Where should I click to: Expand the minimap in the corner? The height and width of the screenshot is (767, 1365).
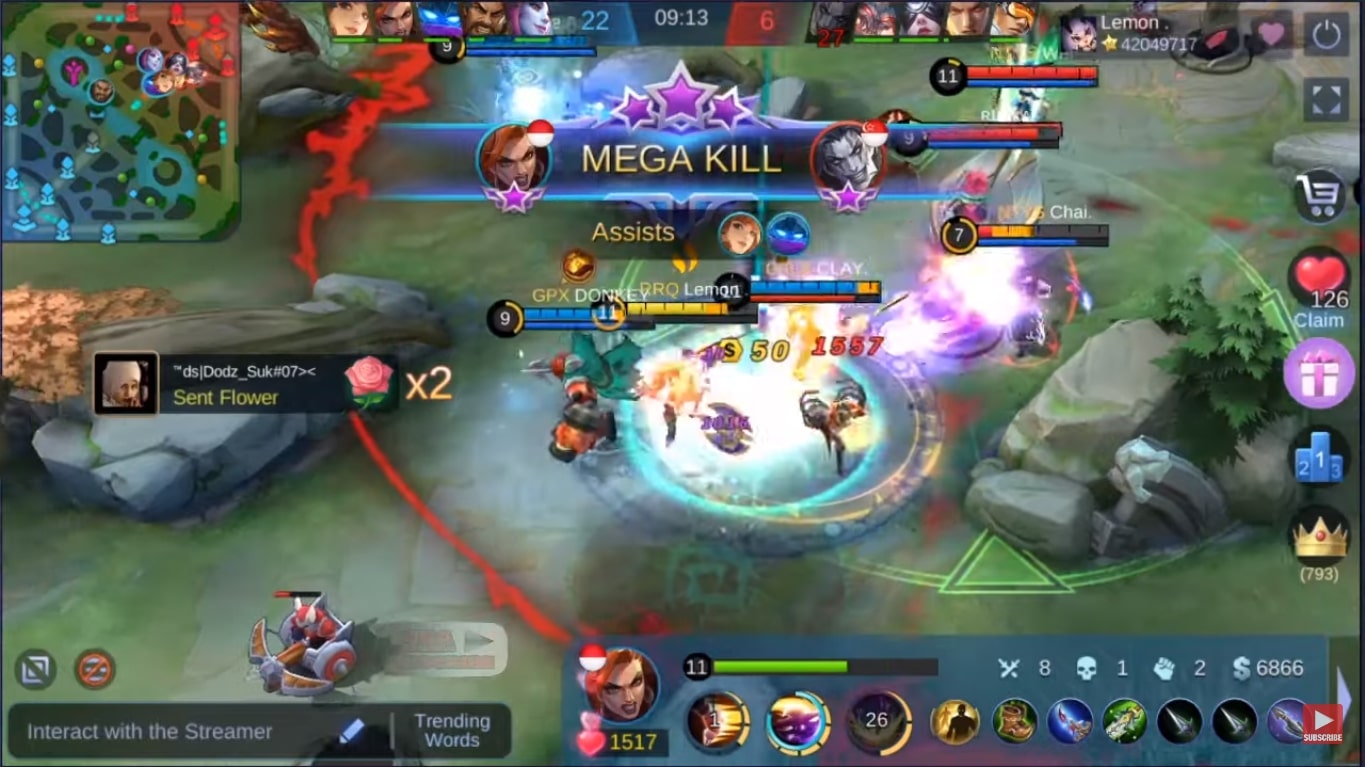[x=115, y=120]
